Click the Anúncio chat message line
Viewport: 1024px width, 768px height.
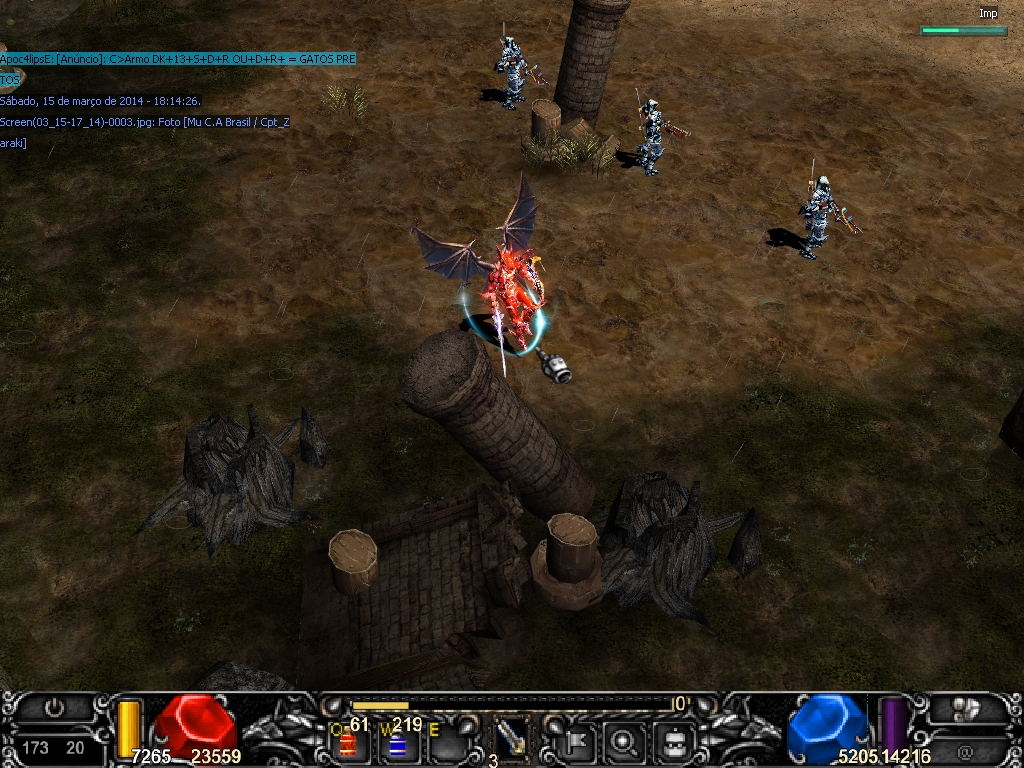[178, 59]
